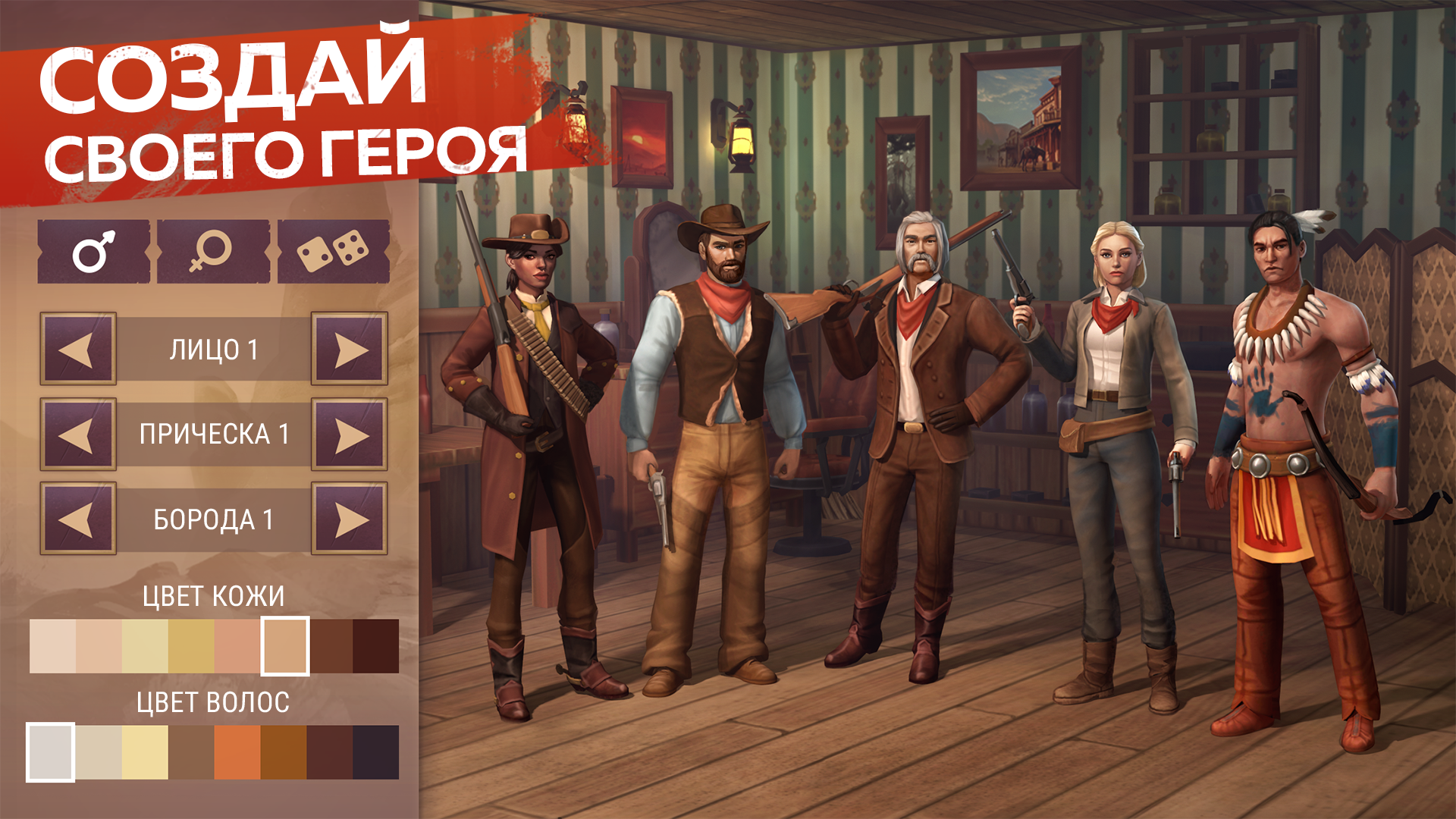Viewport: 1456px width, 819px height.
Task: Click the right arrow for БОРОДА 1
Action: coord(349,520)
